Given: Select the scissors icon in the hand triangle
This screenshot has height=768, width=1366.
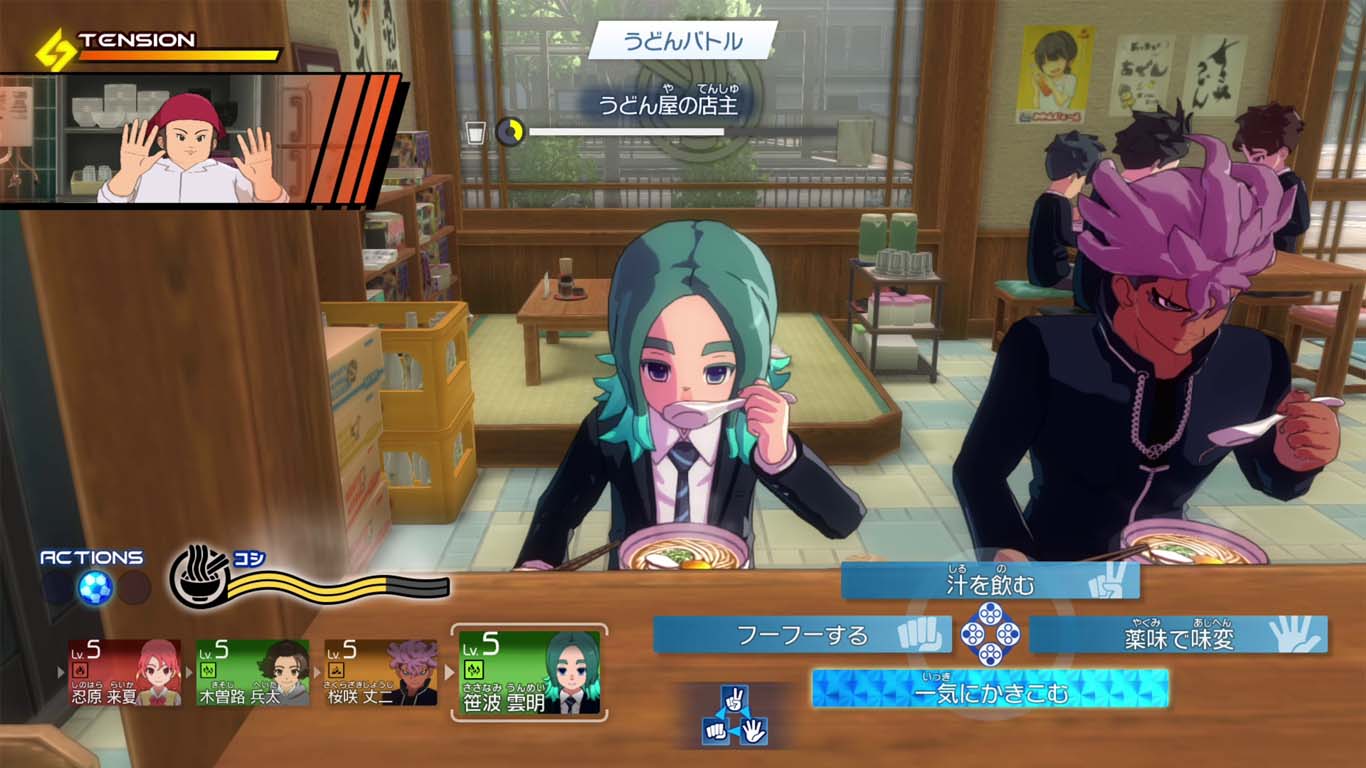Looking at the screenshot, I should 733,698.
